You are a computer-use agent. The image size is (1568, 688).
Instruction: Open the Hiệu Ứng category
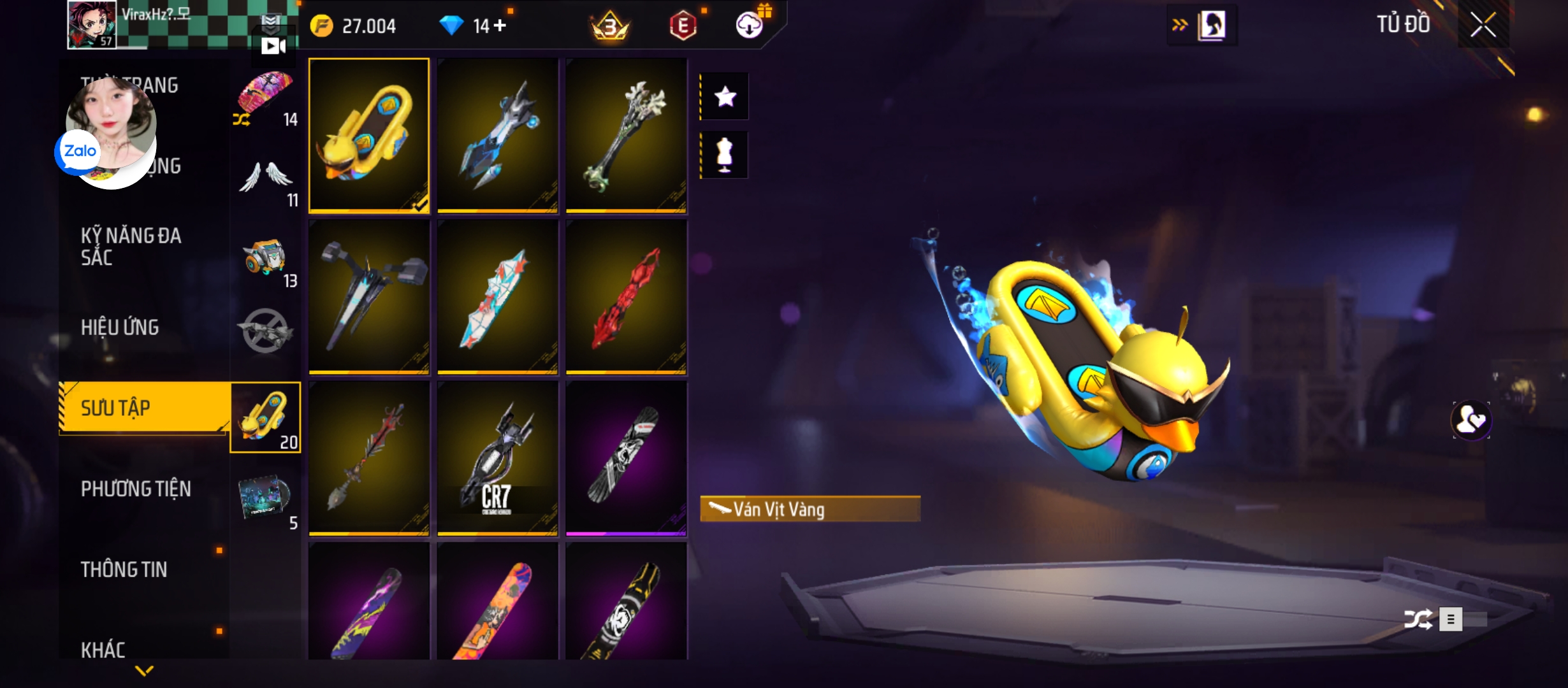120,327
